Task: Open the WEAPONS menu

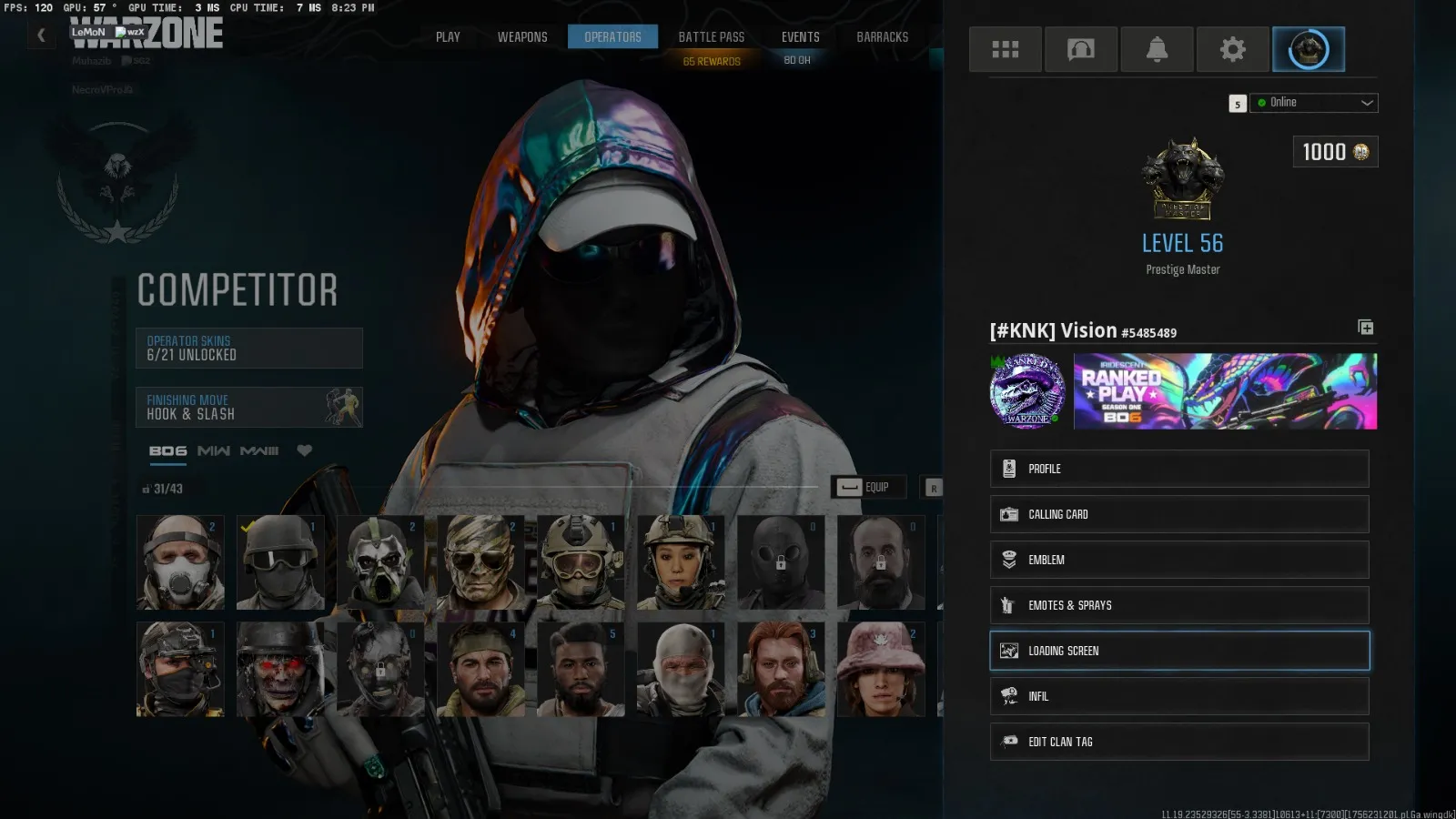Action: 522,36
